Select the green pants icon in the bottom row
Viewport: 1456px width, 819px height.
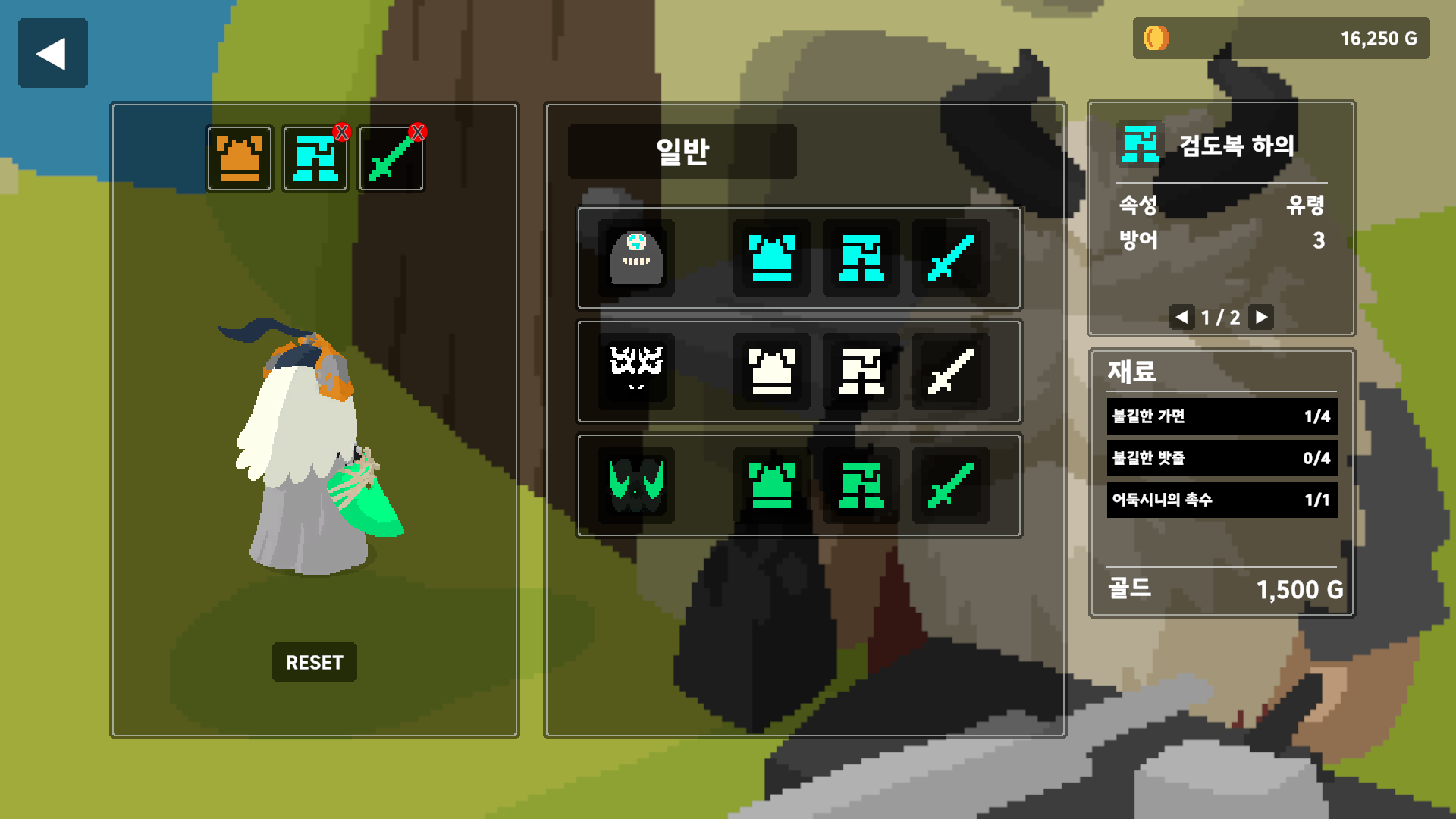point(861,484)
